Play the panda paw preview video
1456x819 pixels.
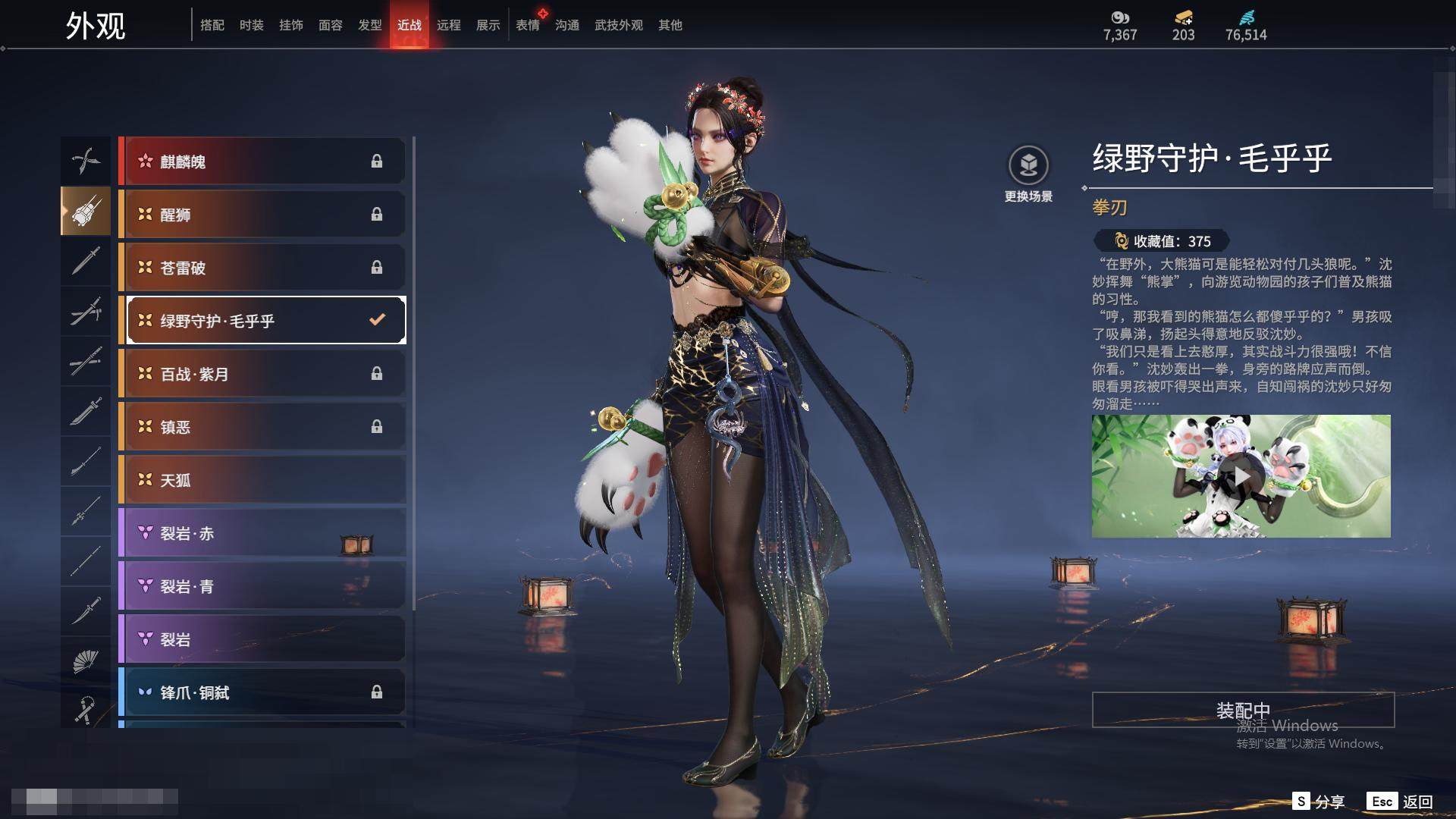[x=1241, y=476]
